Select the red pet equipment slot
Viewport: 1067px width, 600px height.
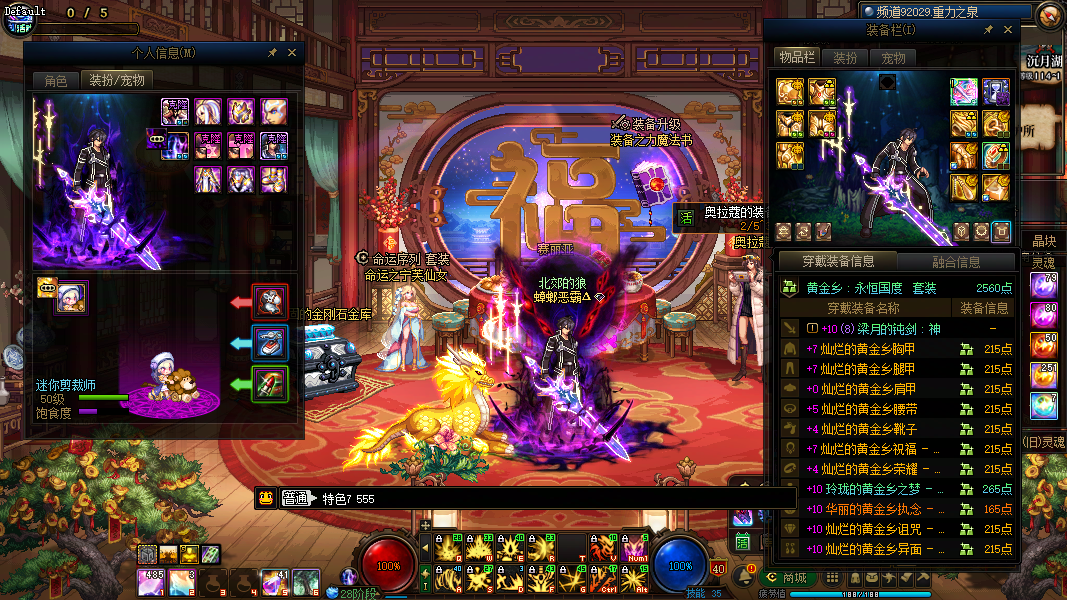pyautogui.click(x=270, y=300)
